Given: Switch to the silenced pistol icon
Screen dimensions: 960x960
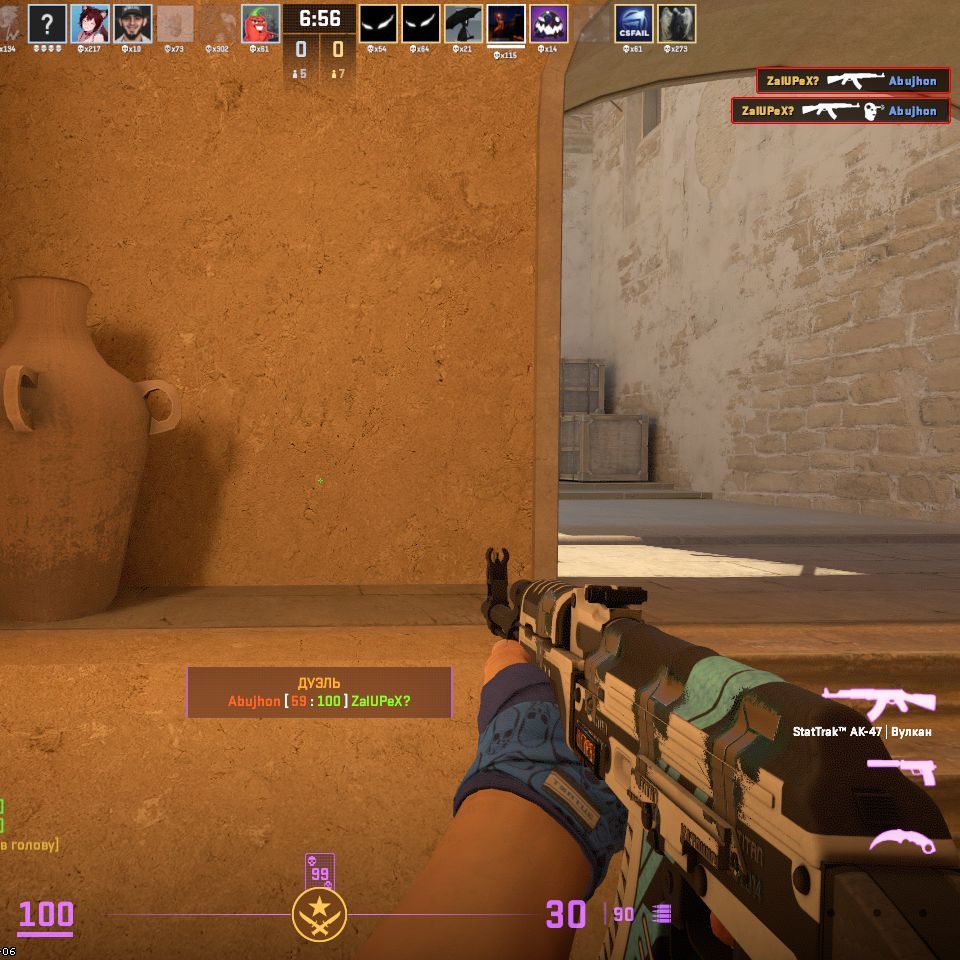Looking at the screenshot, I should 901,771.
